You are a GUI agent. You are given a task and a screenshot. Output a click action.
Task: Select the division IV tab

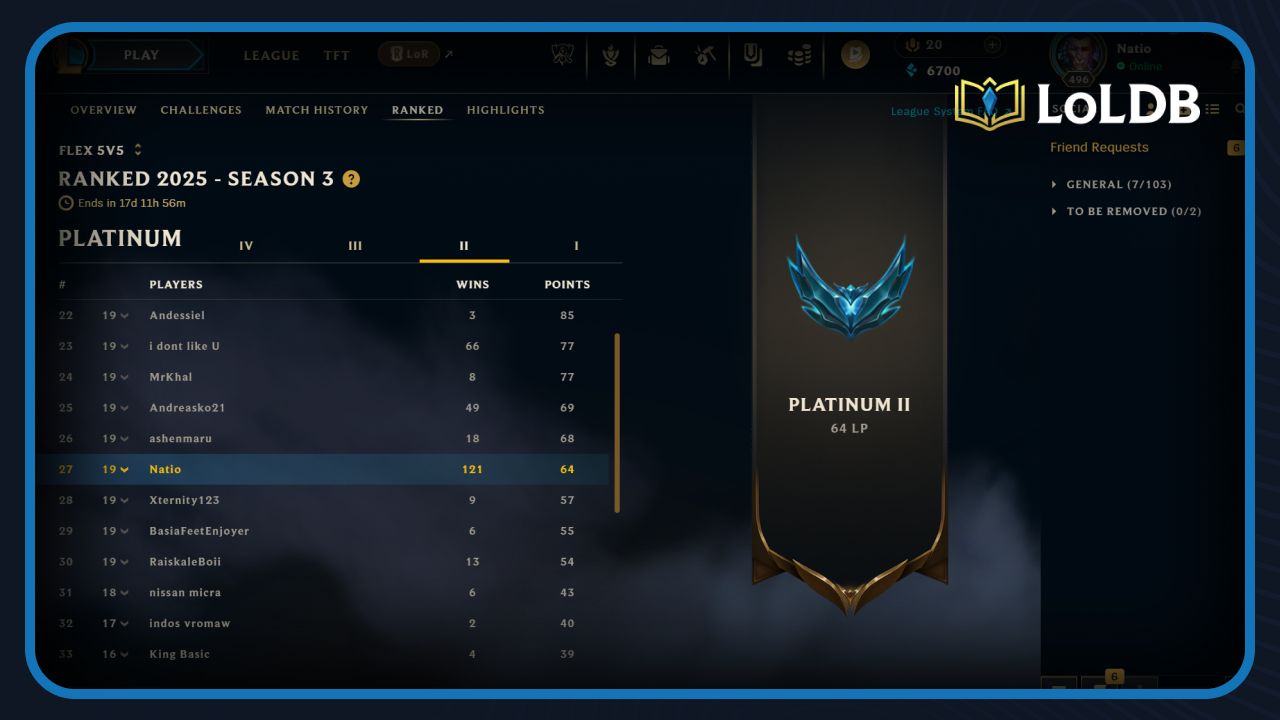pos(246,245)
